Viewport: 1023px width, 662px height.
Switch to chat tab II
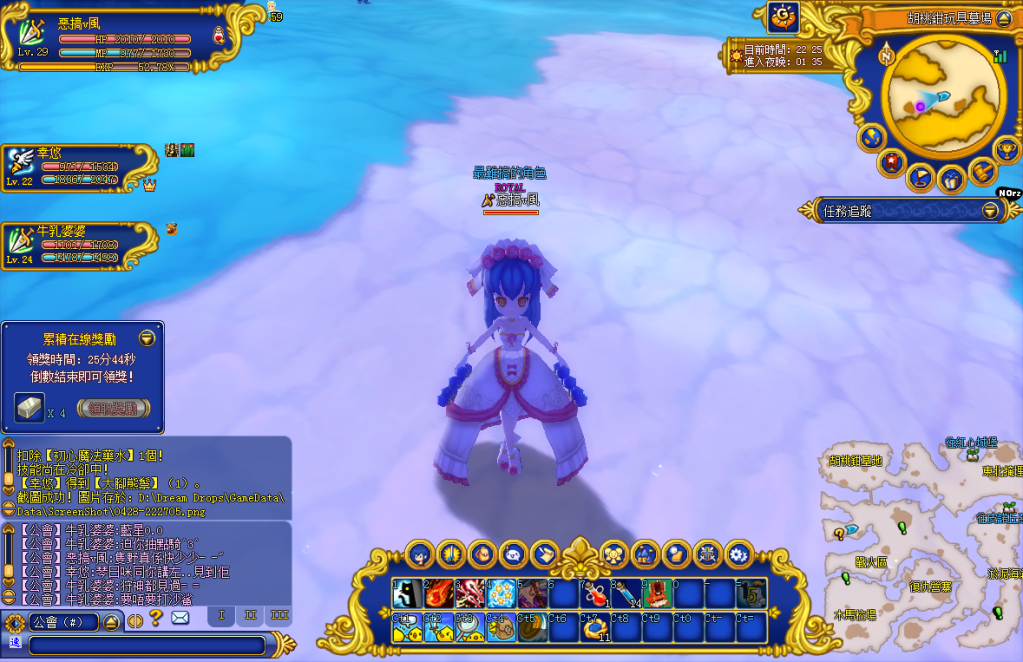click(250, 615)
